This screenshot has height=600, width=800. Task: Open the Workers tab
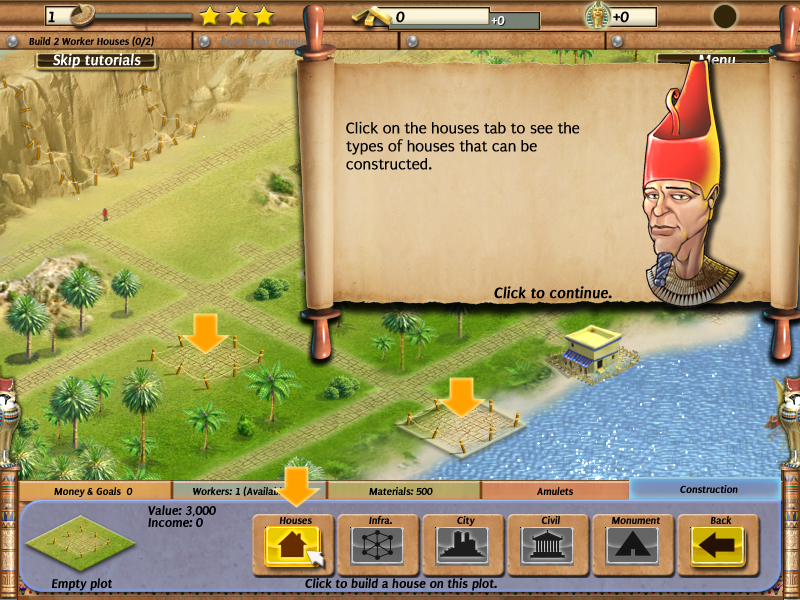249,491
